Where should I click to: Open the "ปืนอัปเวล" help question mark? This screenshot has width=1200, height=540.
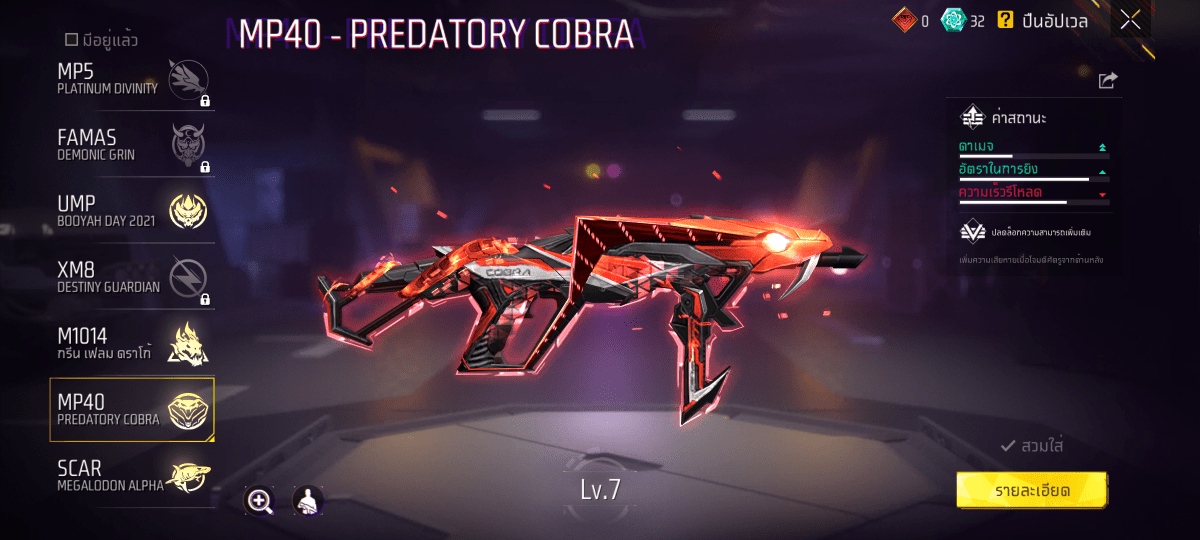point(1004,20)
